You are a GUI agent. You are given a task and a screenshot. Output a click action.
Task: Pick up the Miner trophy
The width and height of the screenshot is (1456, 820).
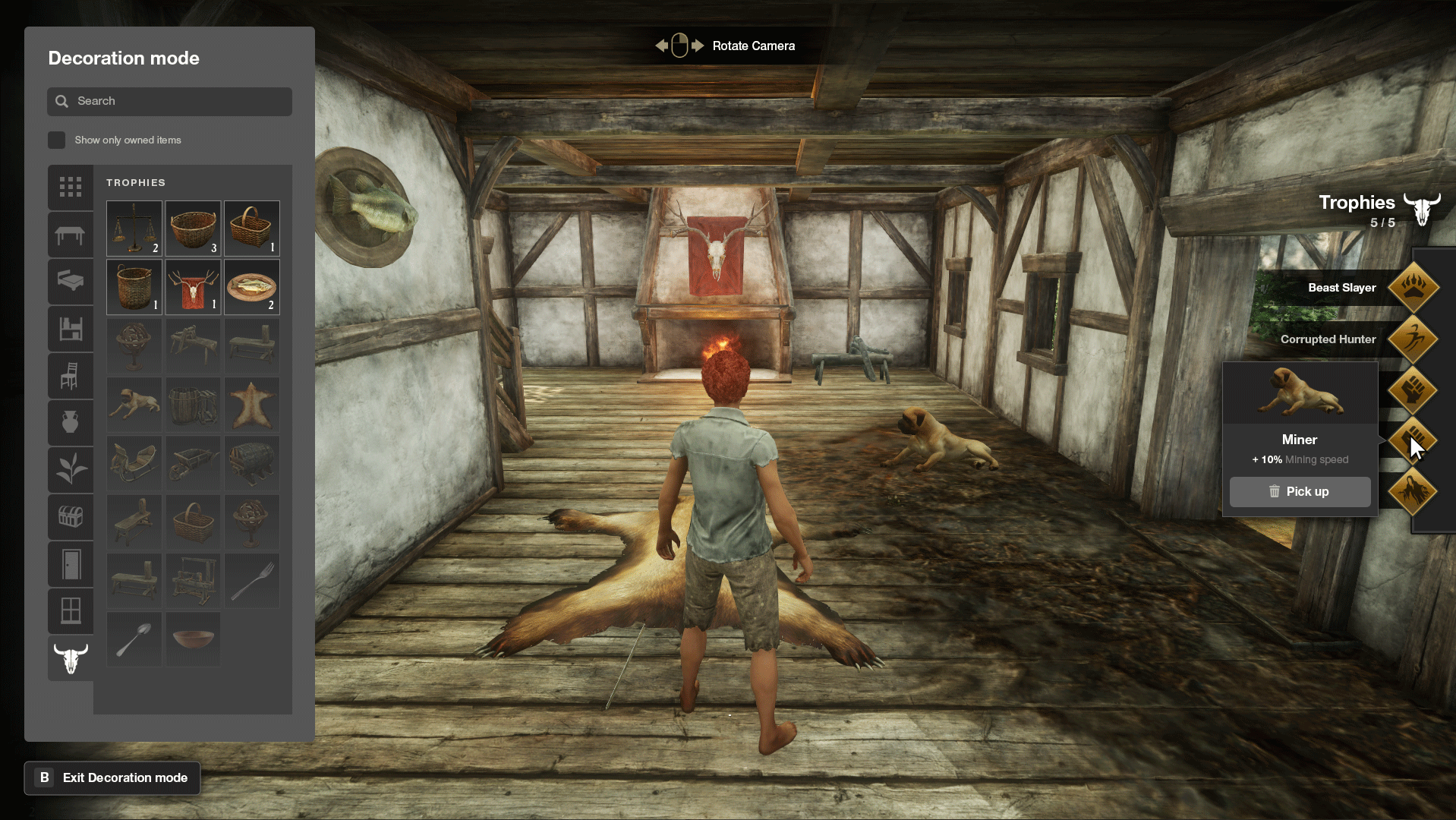(x=1300, y=491)
